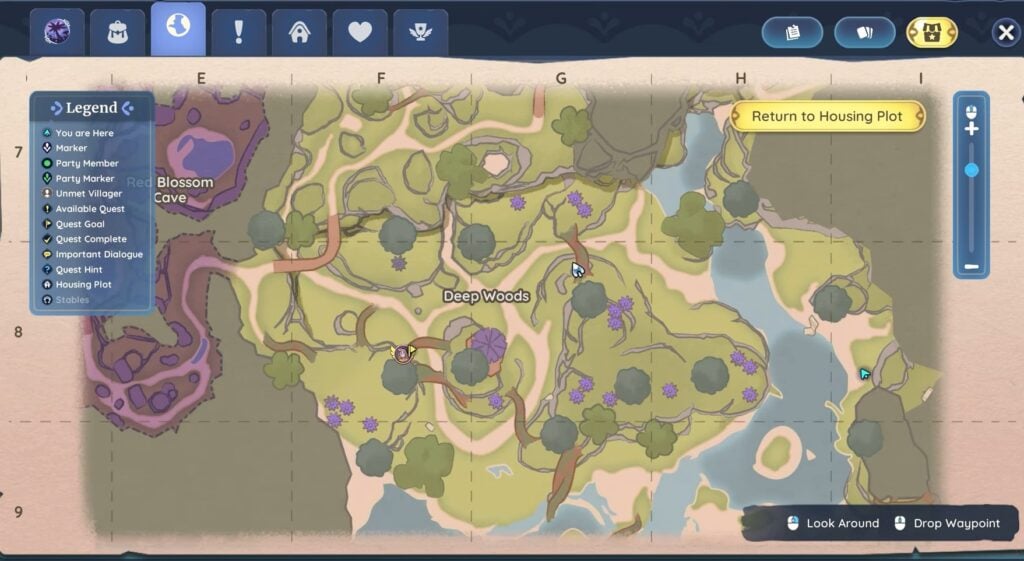The height and width of the screenshot is (561, 1024).
Task: Switch to the quests exclamation tab
Action: click(x=238, y=33)
